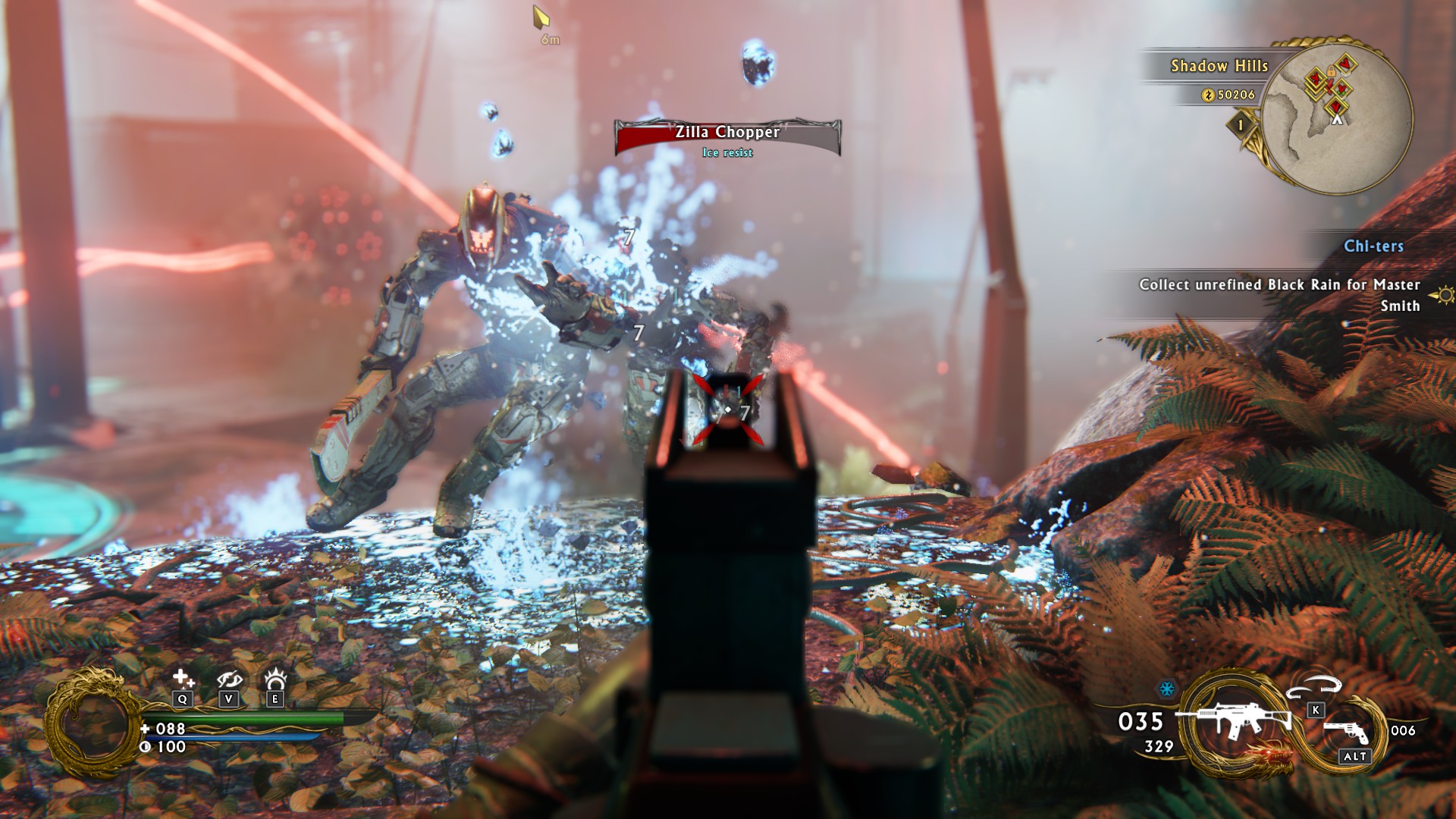Select the yellow waypoint arrow marker
This screenshot has height=819, width=1456.
click(541, 17)
